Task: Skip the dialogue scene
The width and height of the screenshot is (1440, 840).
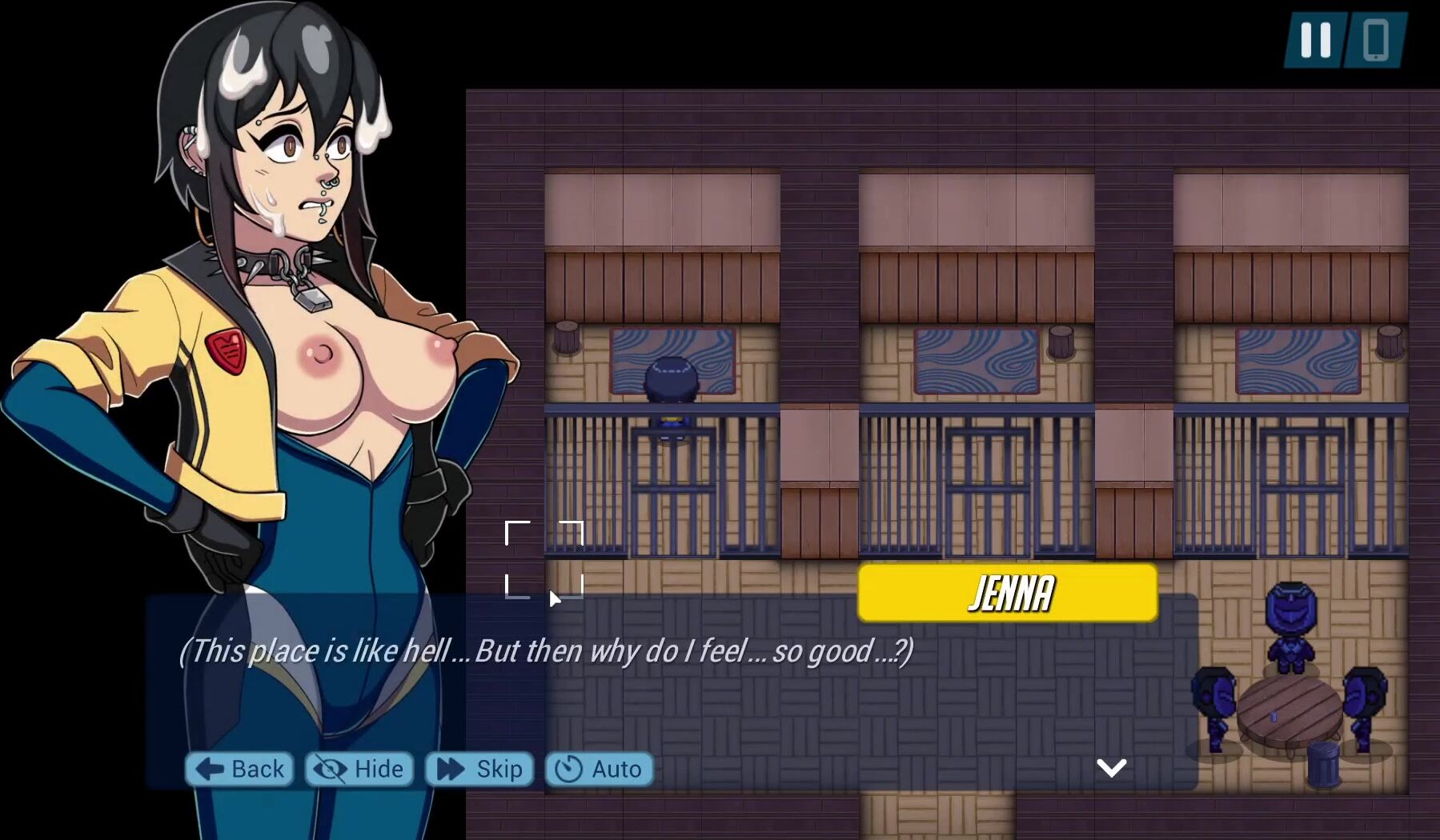Action: point(479,769)
